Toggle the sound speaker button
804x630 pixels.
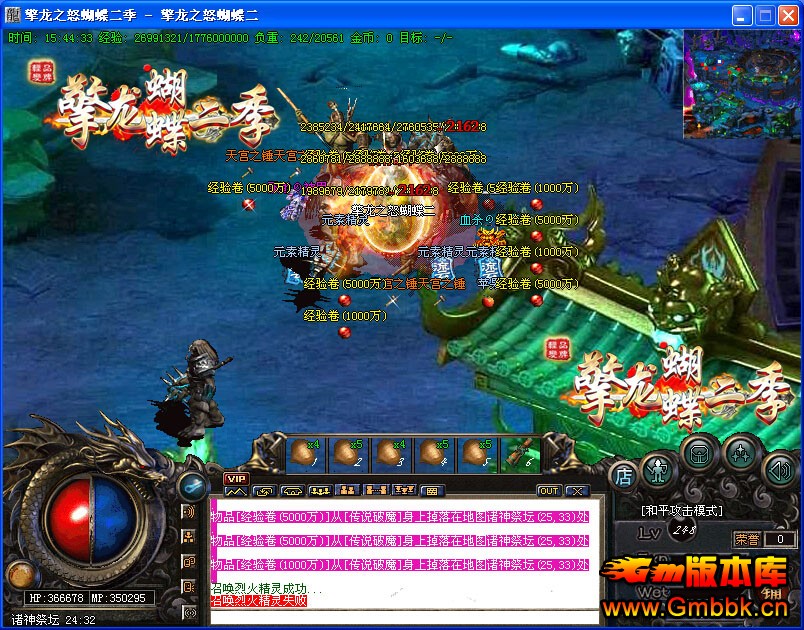click(778, 468)
